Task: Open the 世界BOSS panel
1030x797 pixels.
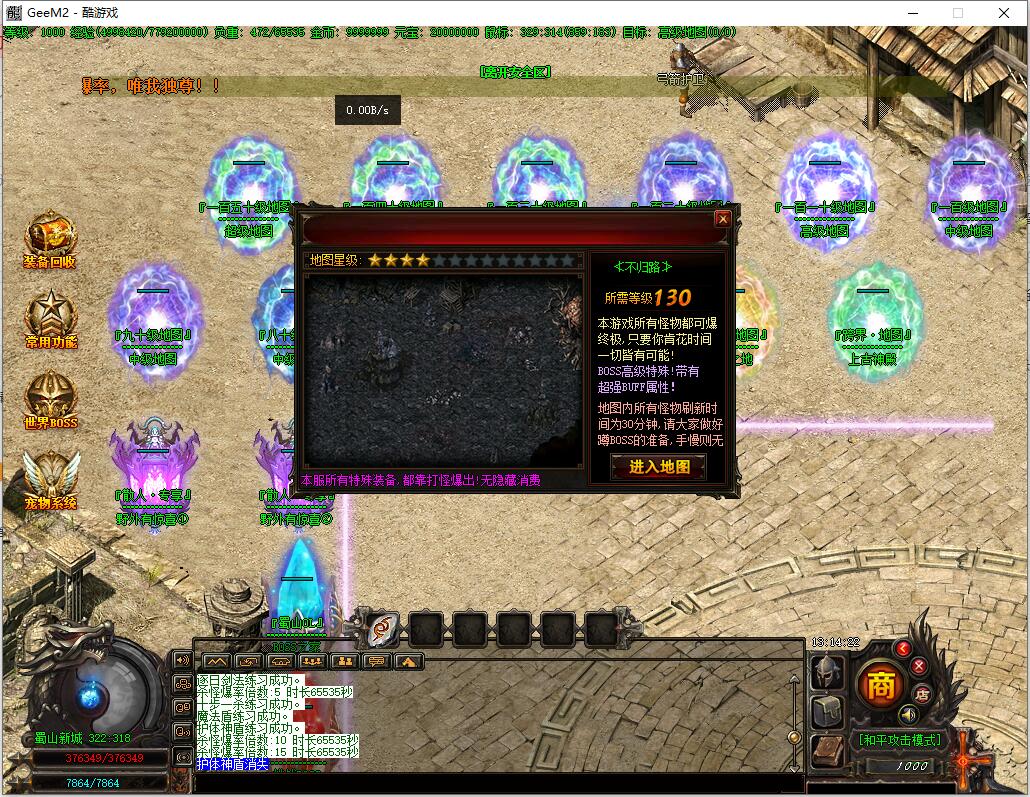Action: (x=50, y=400)
